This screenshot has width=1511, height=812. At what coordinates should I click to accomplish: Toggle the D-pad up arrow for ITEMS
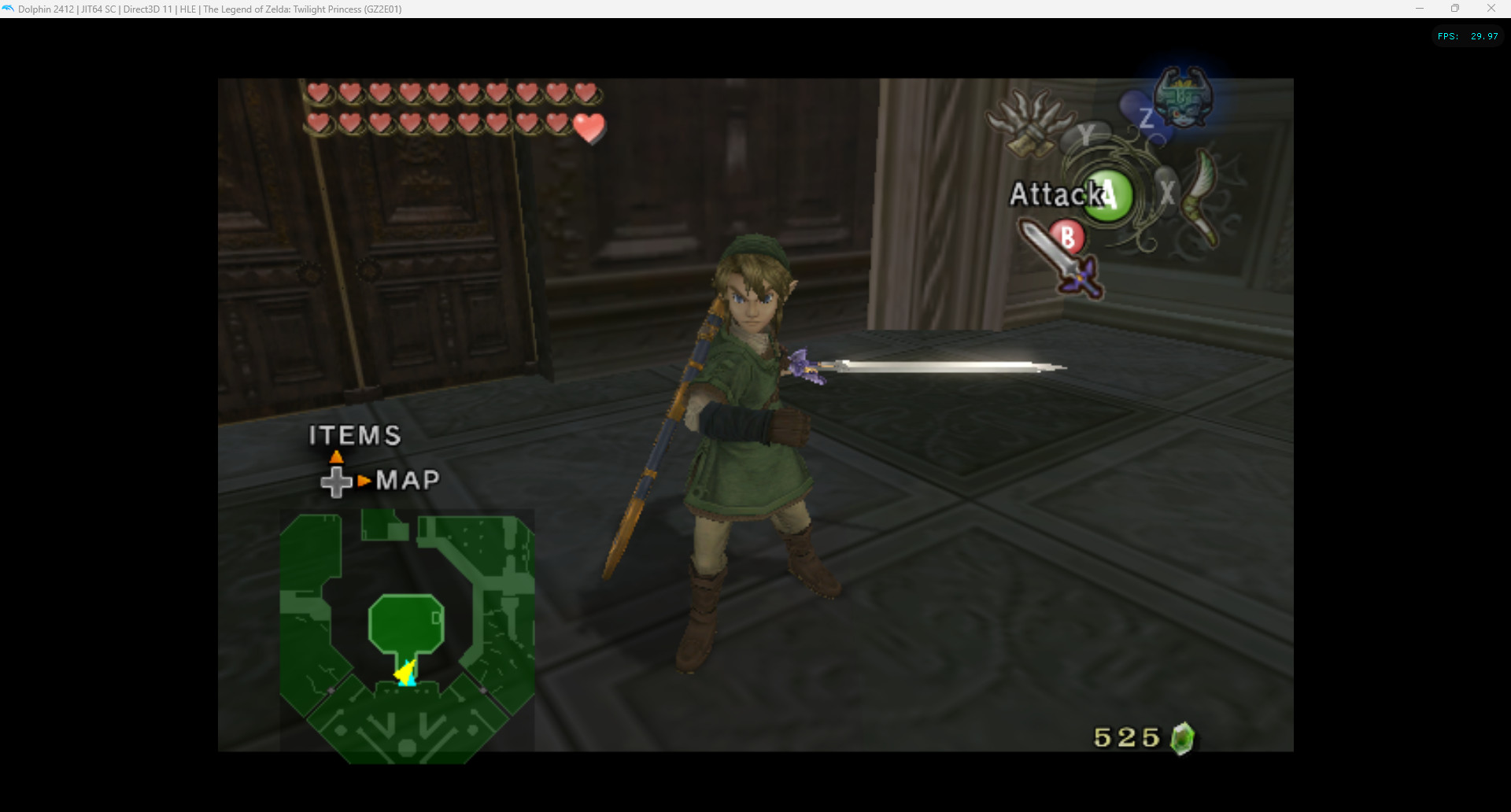click(x=336, y=456)
